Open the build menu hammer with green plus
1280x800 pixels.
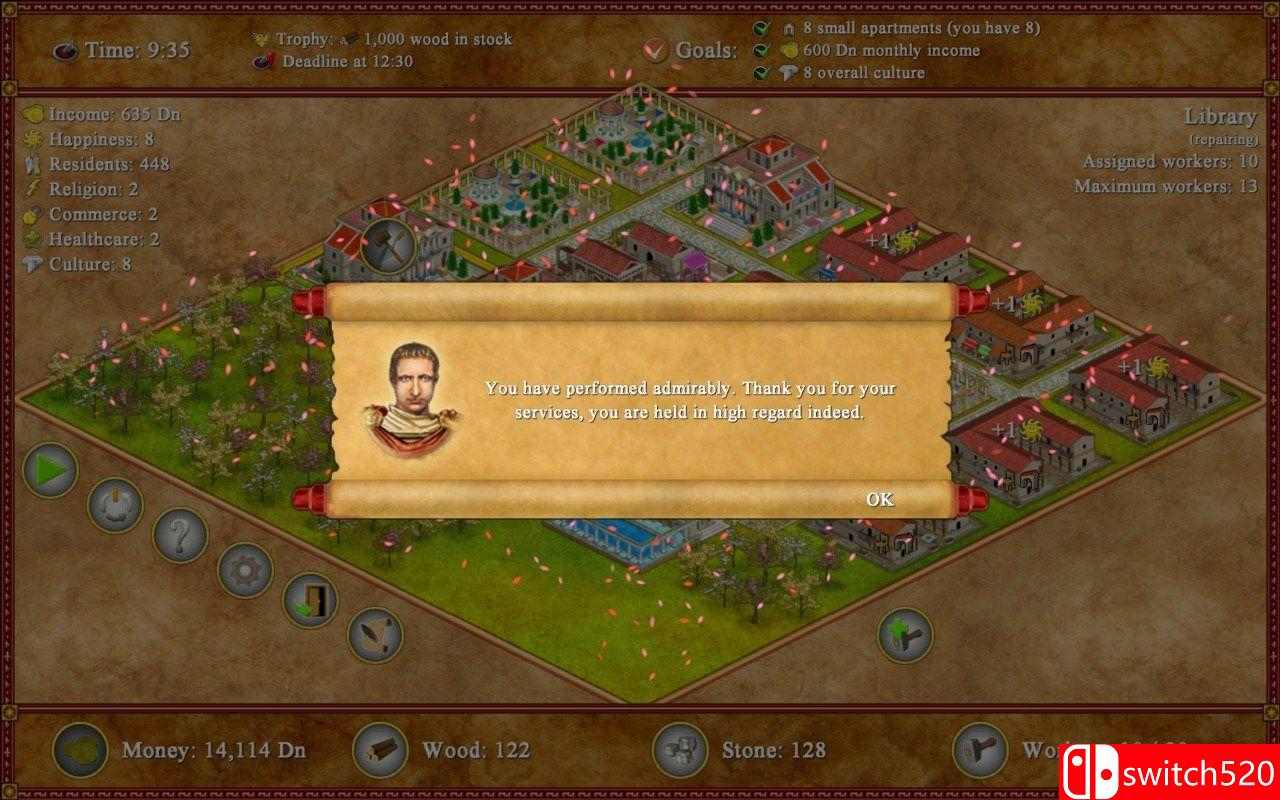tap(905, 635)
